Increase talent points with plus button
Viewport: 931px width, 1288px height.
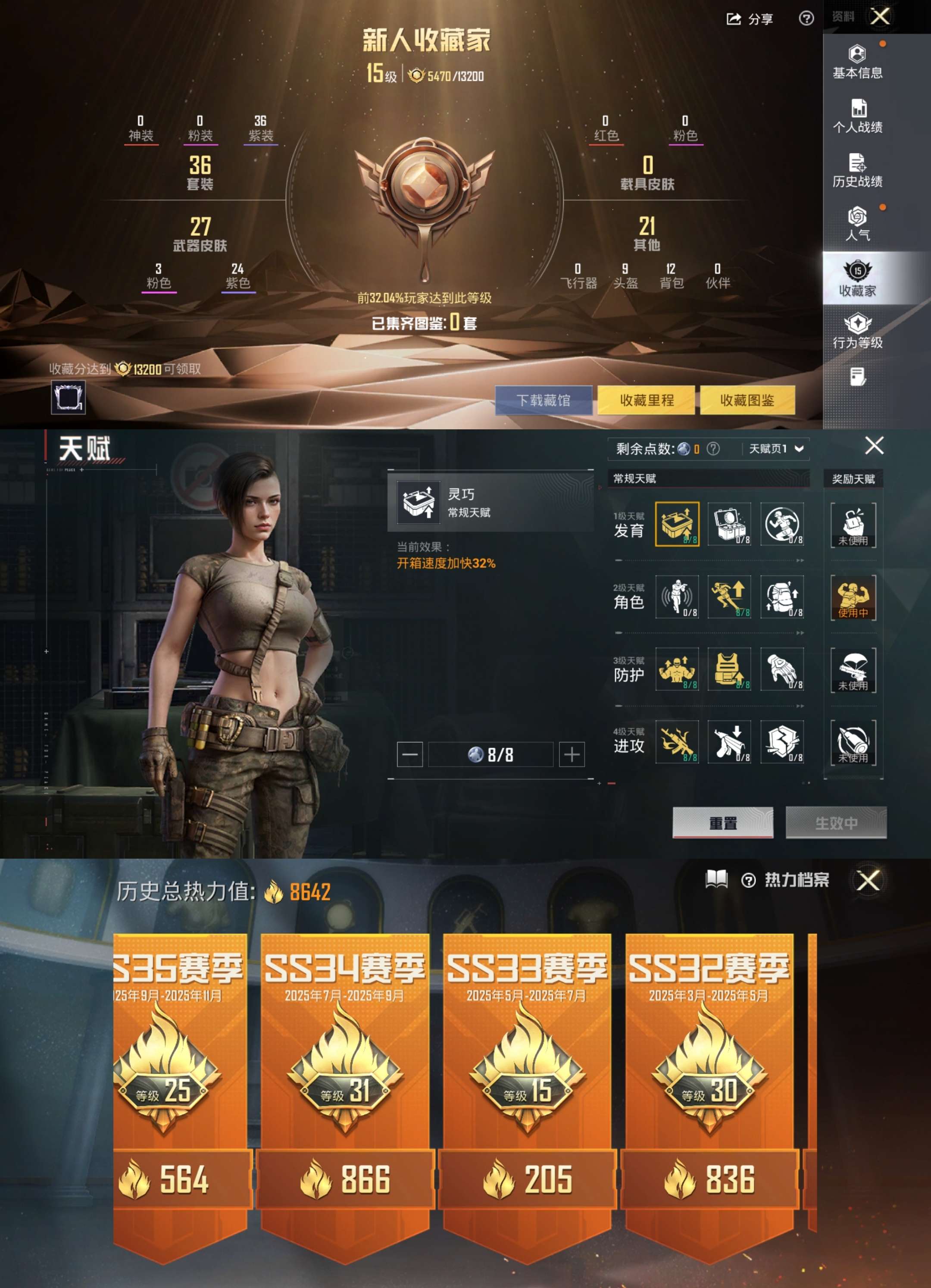click(x=572, y=754)
